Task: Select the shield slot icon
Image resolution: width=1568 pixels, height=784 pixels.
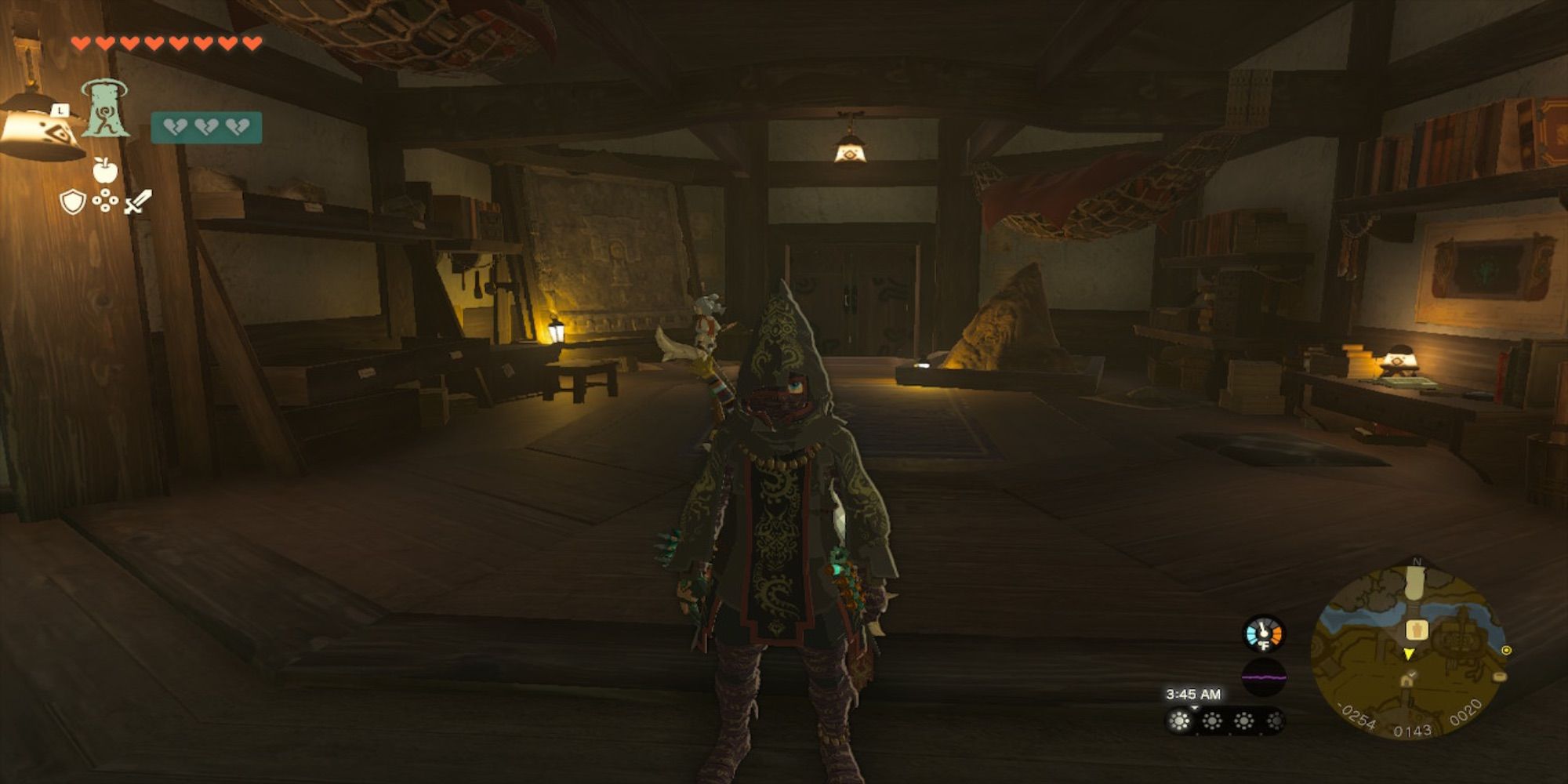Action: pyautogui.click(x=74, y=202)
